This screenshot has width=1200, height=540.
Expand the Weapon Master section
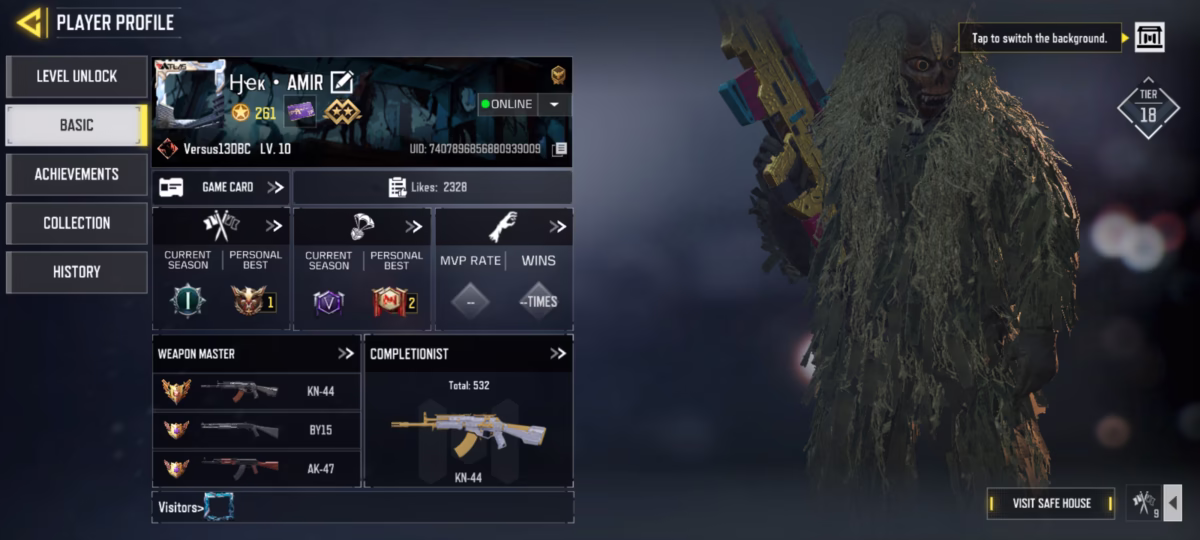[x=346, y=353]
